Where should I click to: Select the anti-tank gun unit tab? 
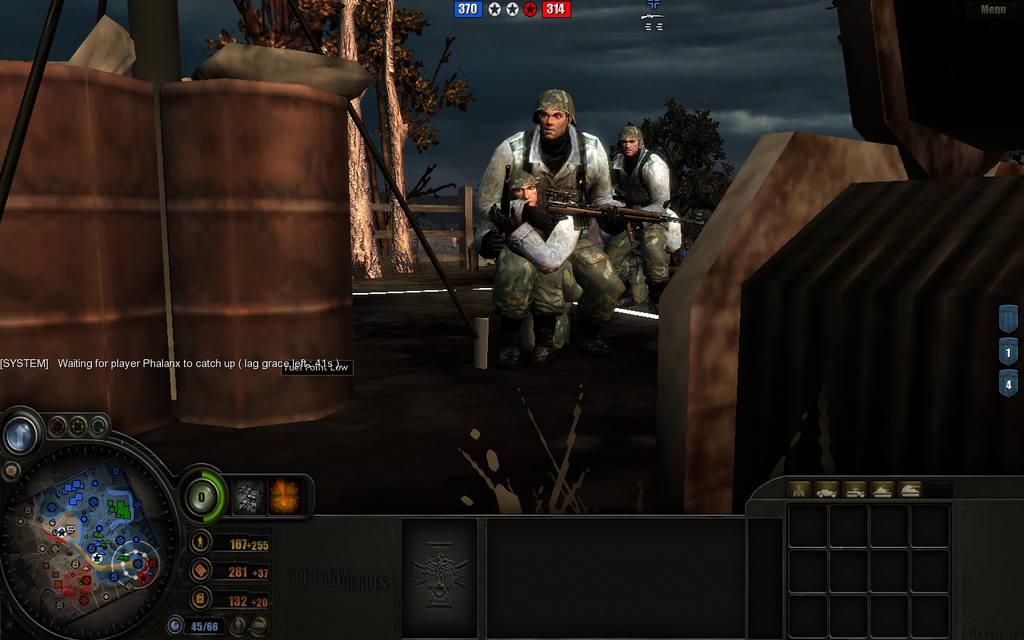(x=799, y=490)
